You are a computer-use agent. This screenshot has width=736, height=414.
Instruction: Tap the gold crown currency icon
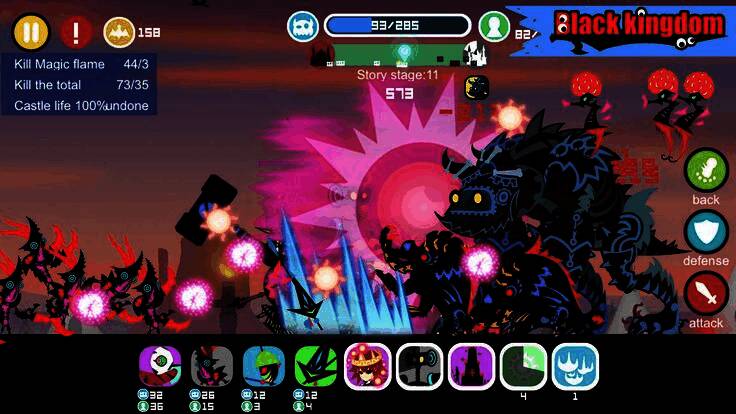tap(120, 32)
